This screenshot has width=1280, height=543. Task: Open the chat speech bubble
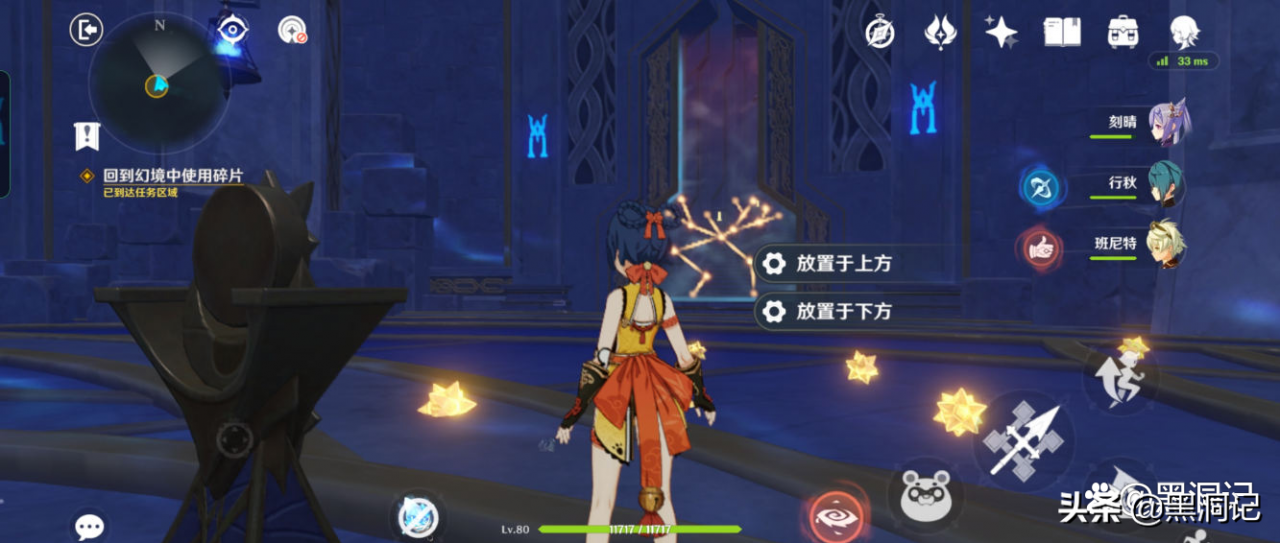(x=90, y=527)
